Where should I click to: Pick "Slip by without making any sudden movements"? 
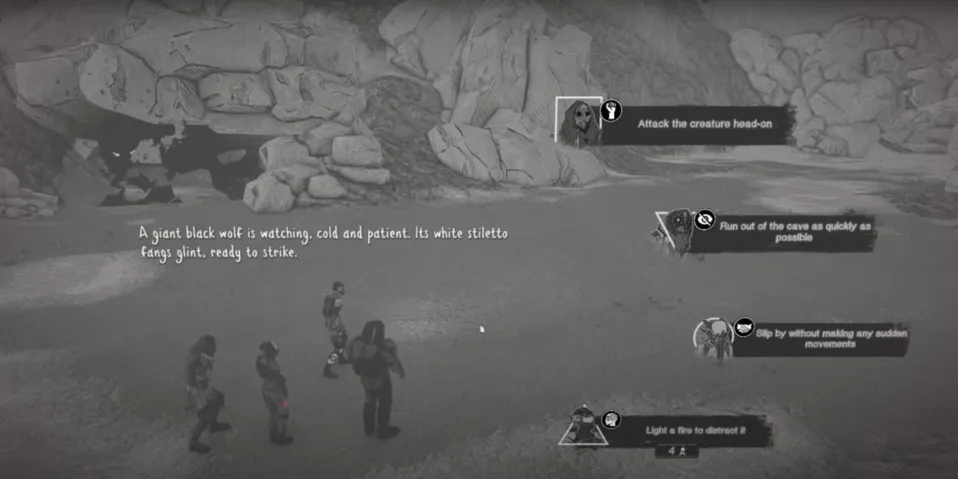pos(819,338)
